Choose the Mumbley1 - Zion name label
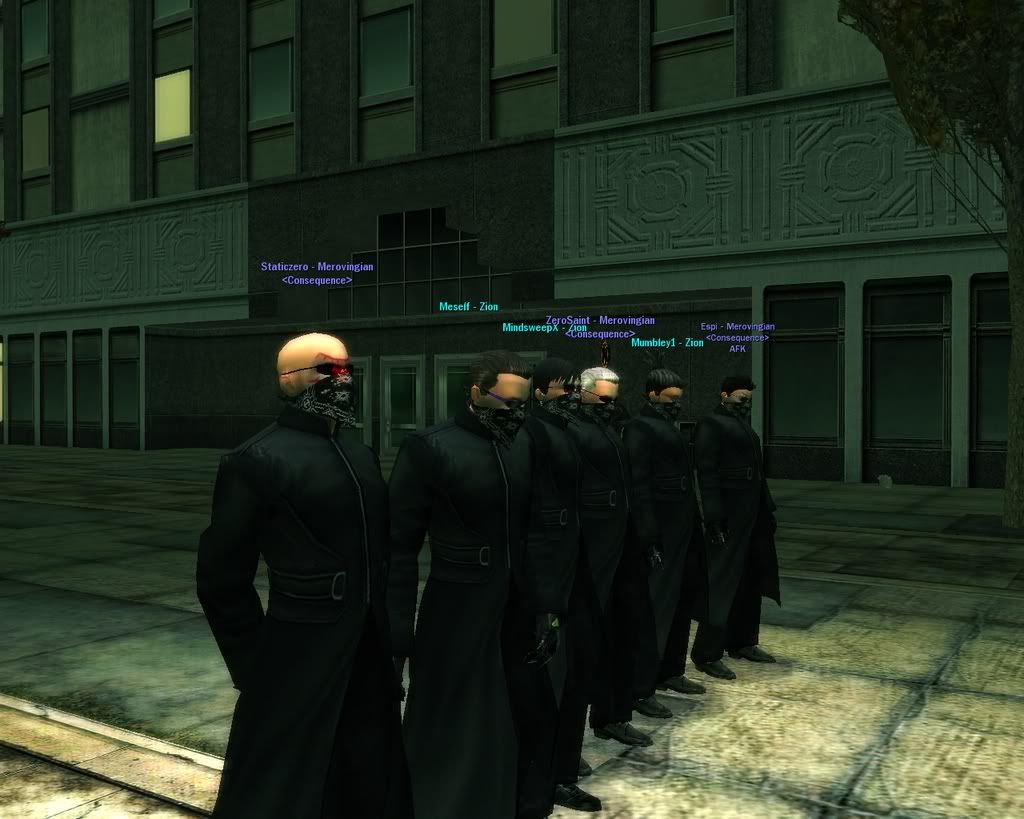The height and width of the screenshot is (819, 1024). pos(667,343)
